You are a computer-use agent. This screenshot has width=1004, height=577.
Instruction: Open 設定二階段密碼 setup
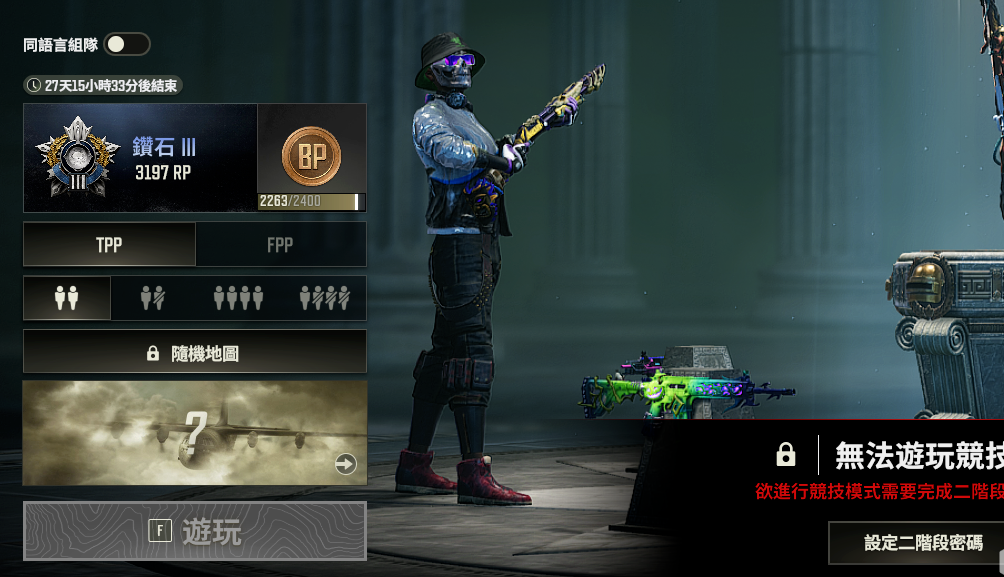(922, 543)
